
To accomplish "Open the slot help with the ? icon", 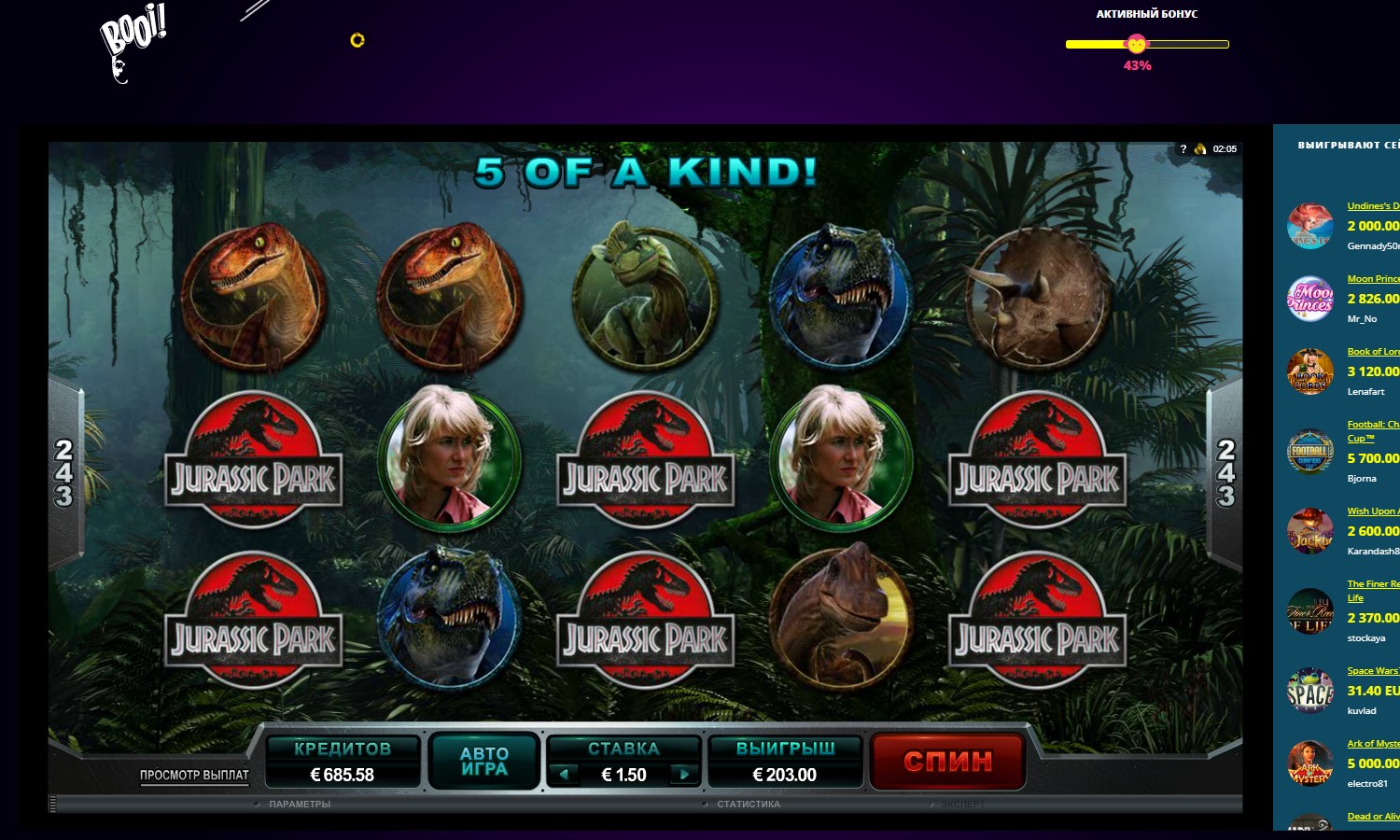I will 1183,147.
